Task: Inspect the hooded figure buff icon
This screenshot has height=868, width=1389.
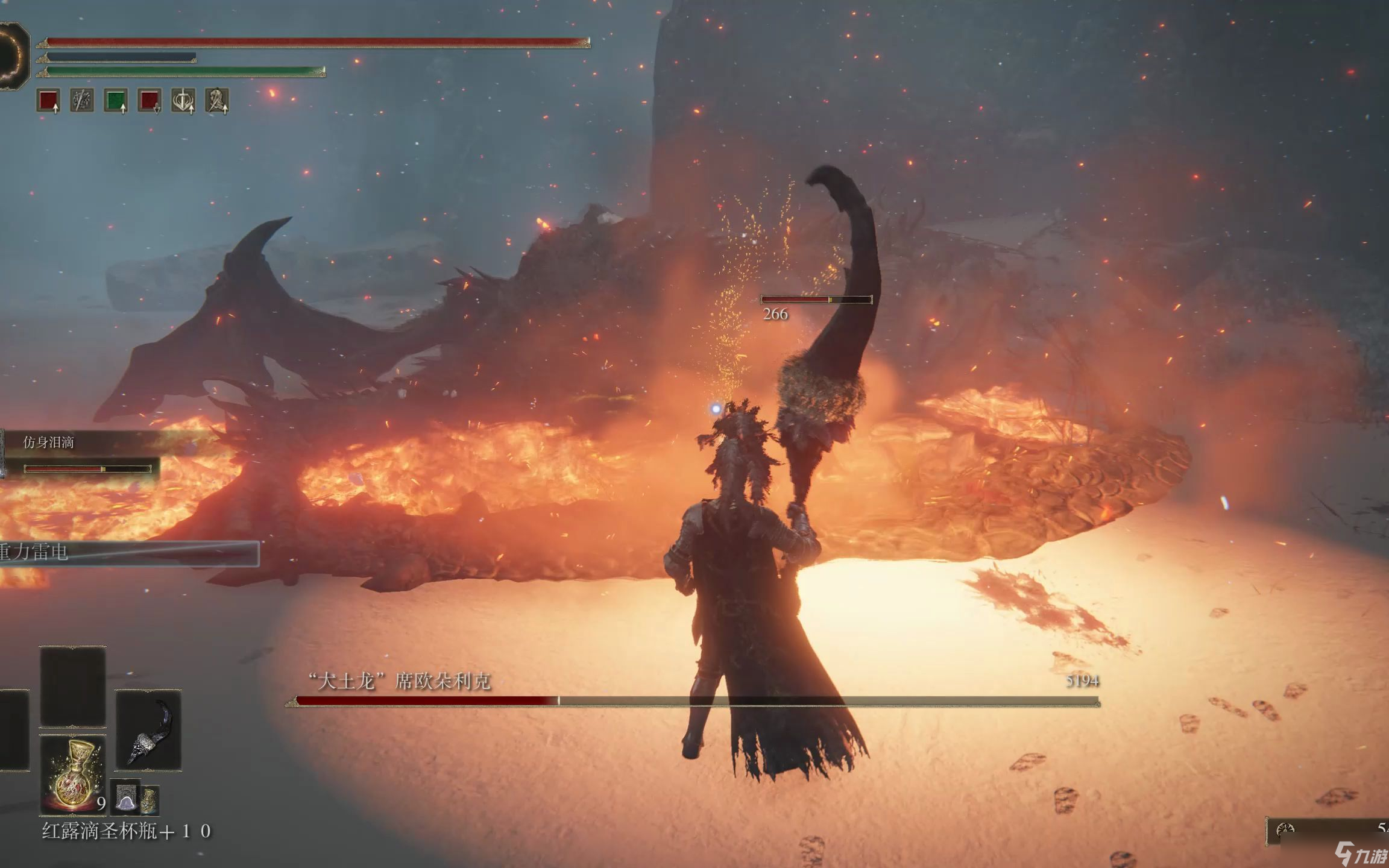Action: tap(217, 100)
